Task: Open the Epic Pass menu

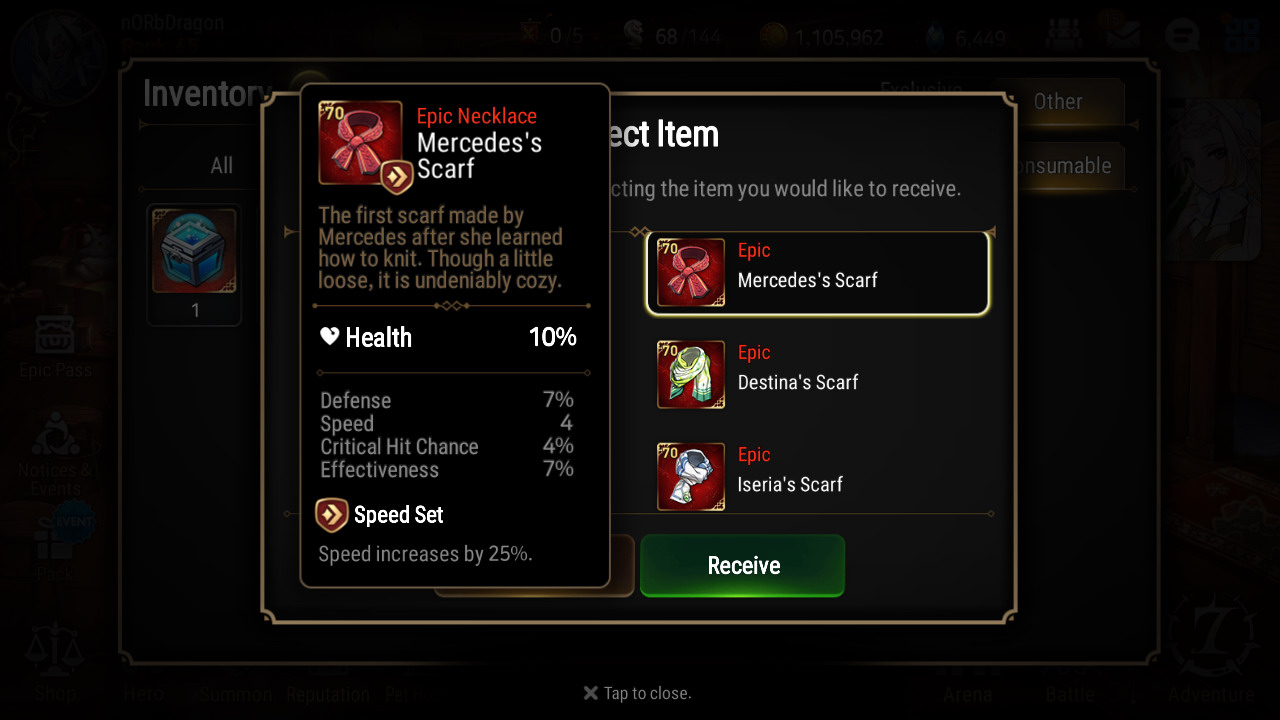Action: coord(55,346)
